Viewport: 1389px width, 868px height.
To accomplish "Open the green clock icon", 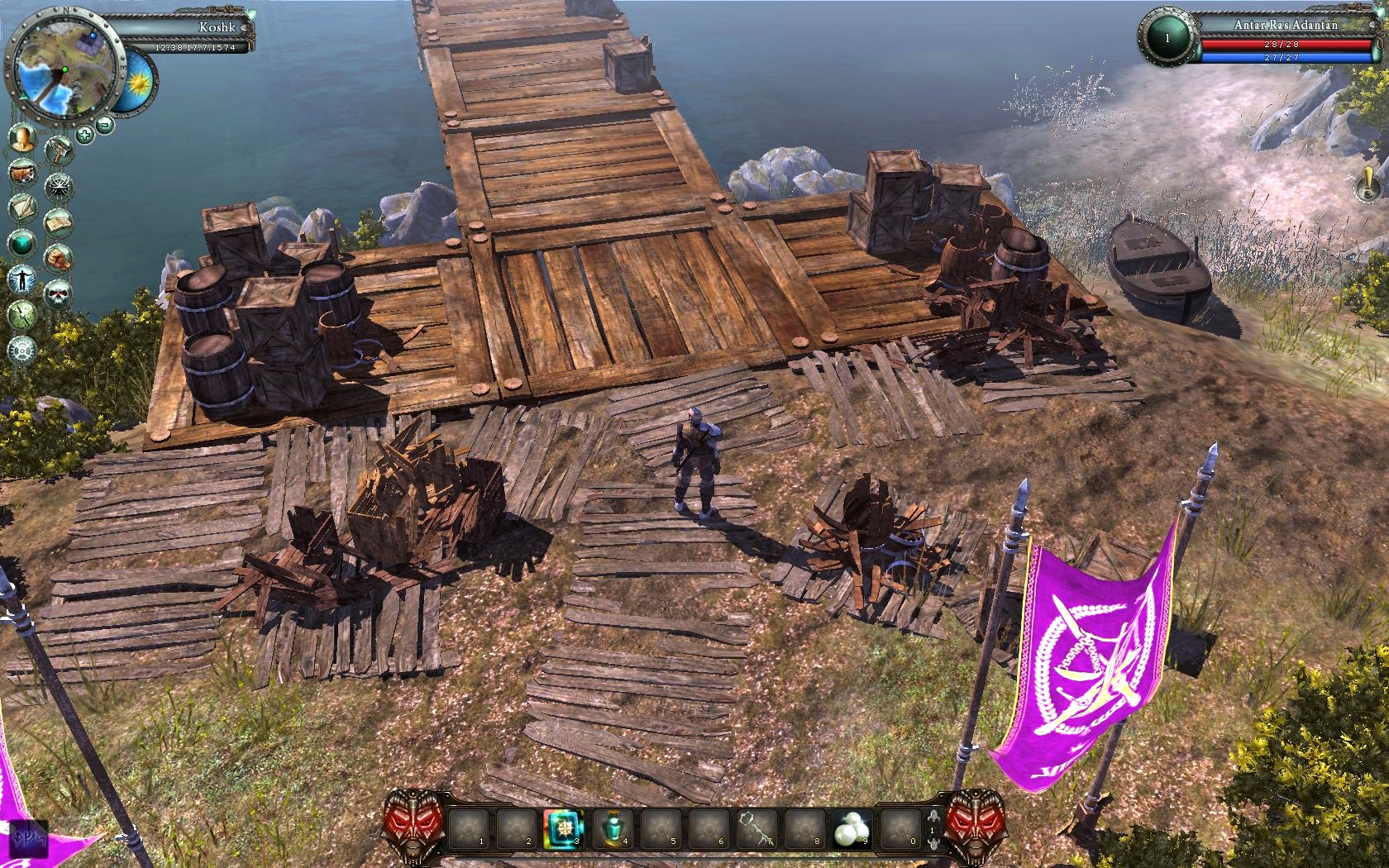I will [22, 314].
